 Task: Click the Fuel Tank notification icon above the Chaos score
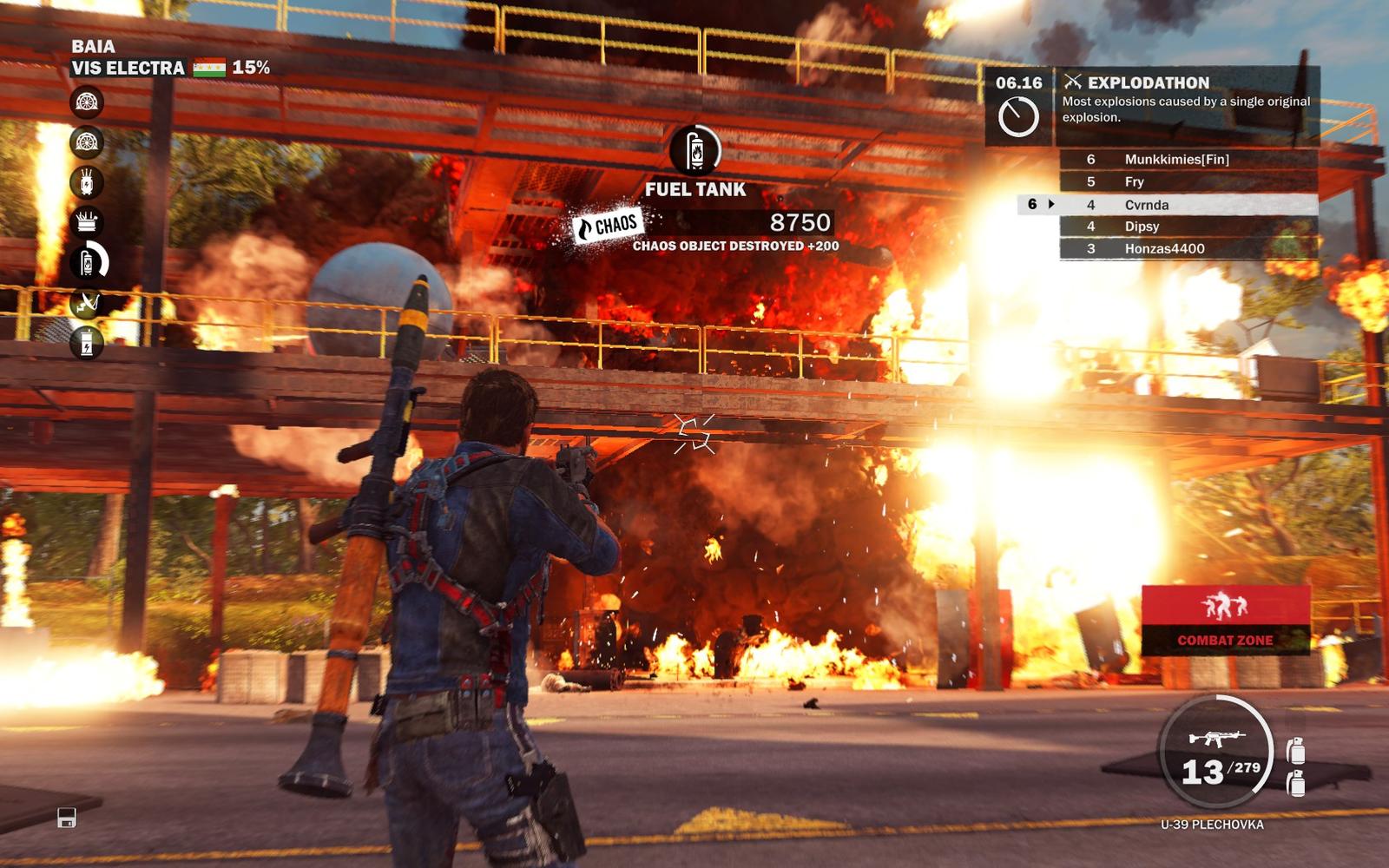point(694,151)
